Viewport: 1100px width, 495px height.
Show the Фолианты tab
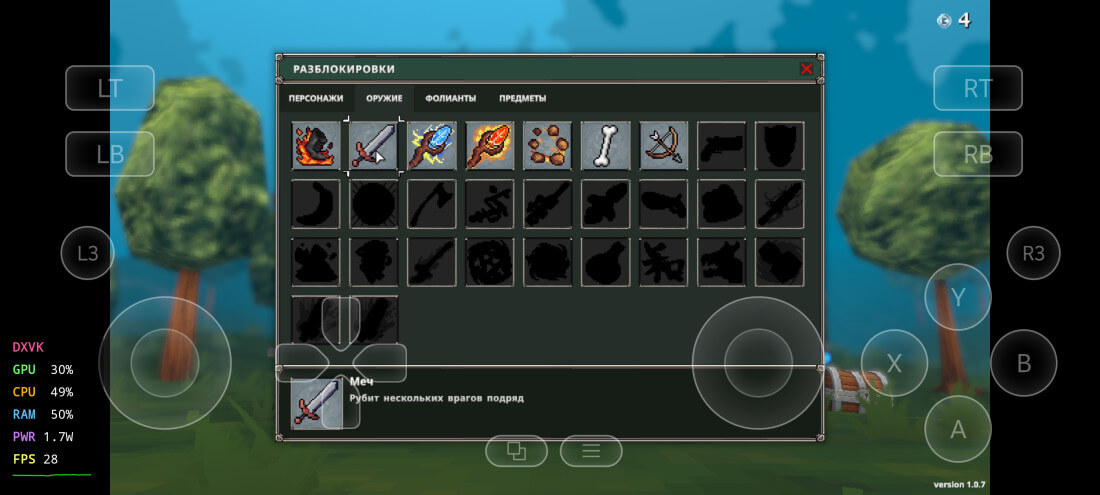point(450,98)
